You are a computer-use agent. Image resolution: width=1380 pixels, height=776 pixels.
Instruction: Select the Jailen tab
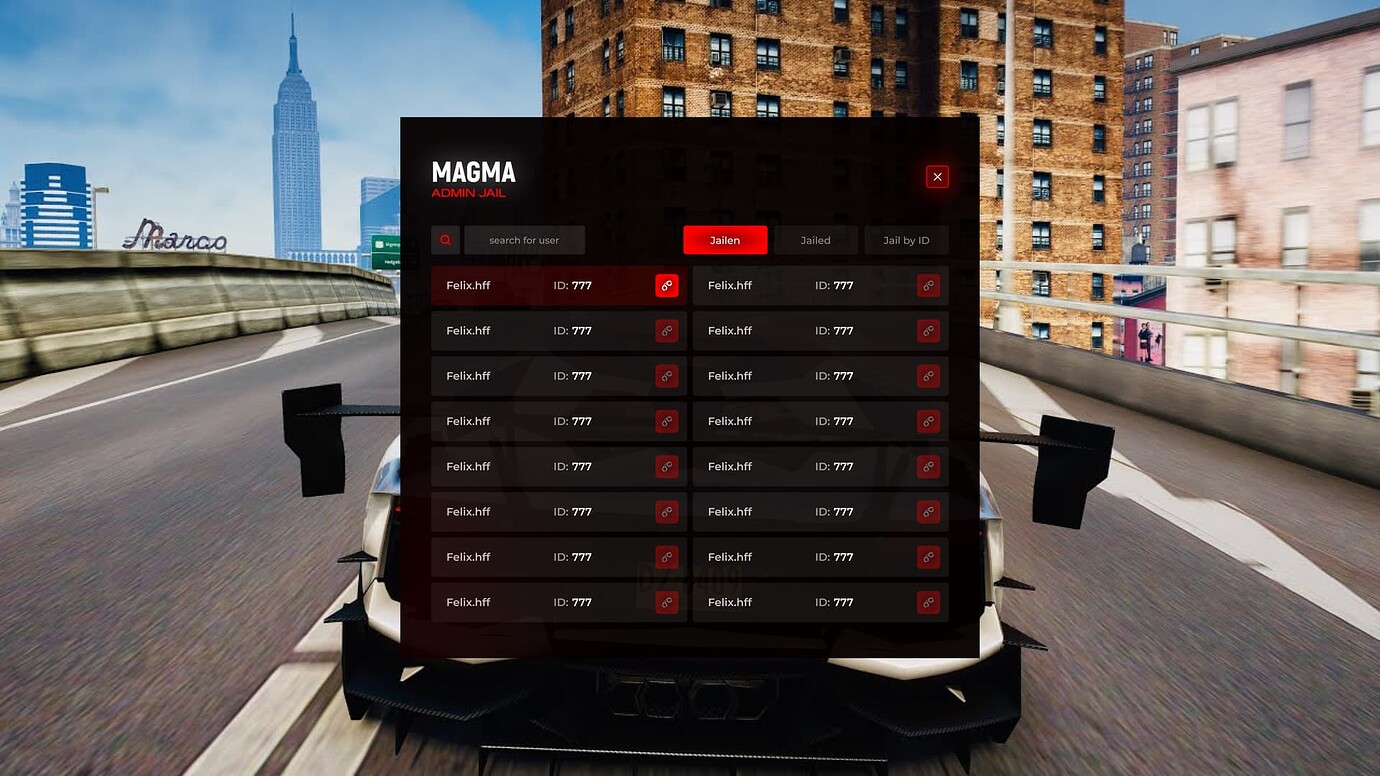click(725, 240)
